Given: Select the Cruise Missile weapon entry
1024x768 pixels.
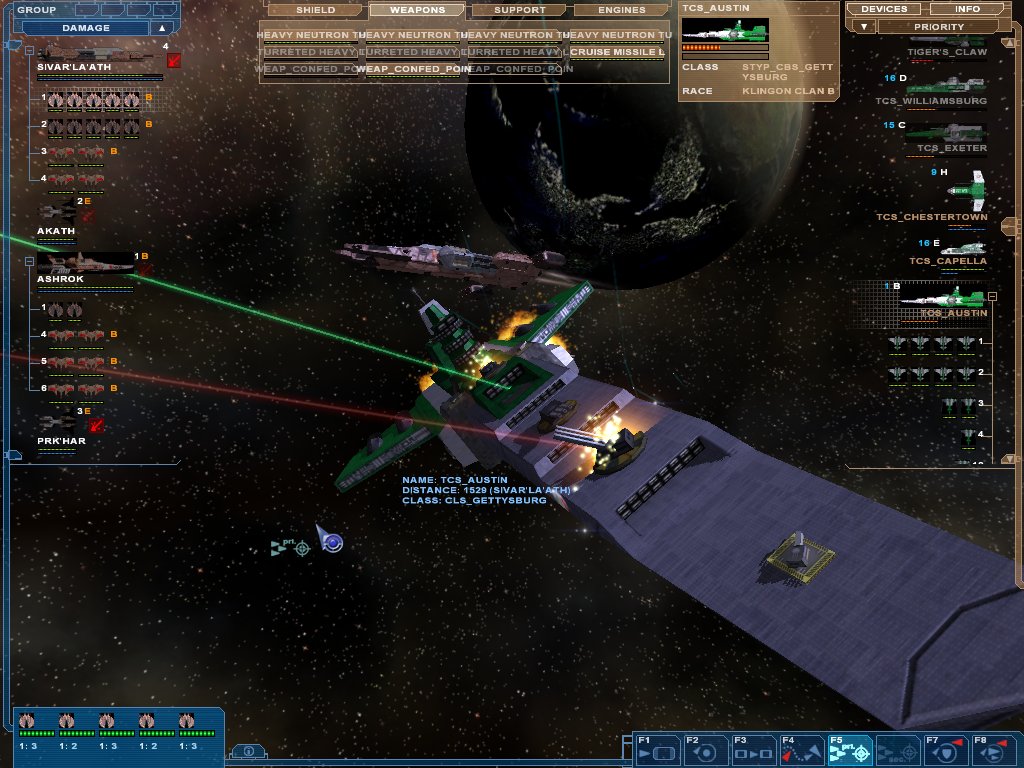Looking at the screenshot, I should (617, 52).
